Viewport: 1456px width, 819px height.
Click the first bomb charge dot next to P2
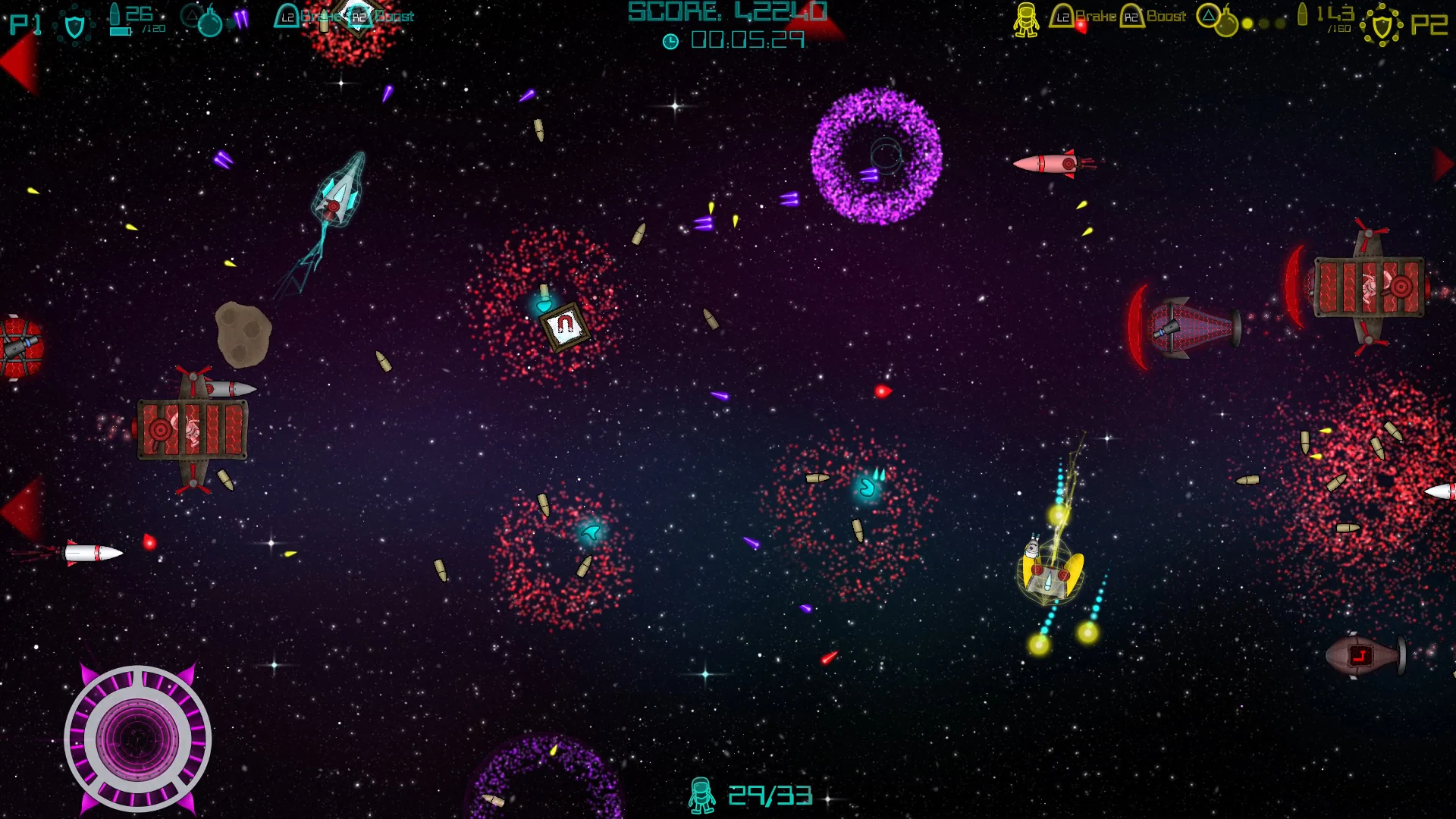click(x=1247, y=24)
